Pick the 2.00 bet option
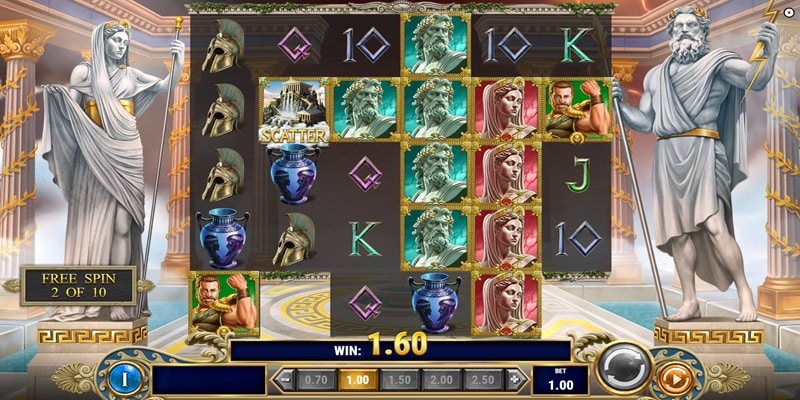This screenshot has height=400, width=800. pos(441,380)
